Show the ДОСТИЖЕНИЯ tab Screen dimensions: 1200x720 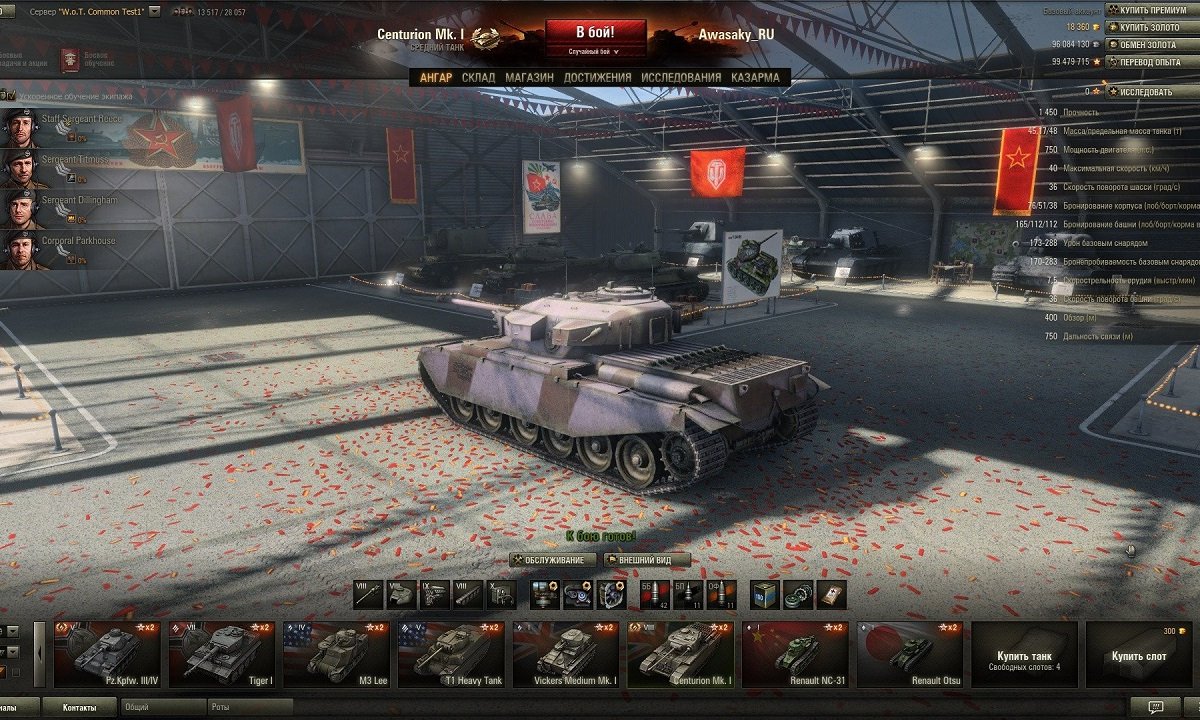[x=597, y=77]
